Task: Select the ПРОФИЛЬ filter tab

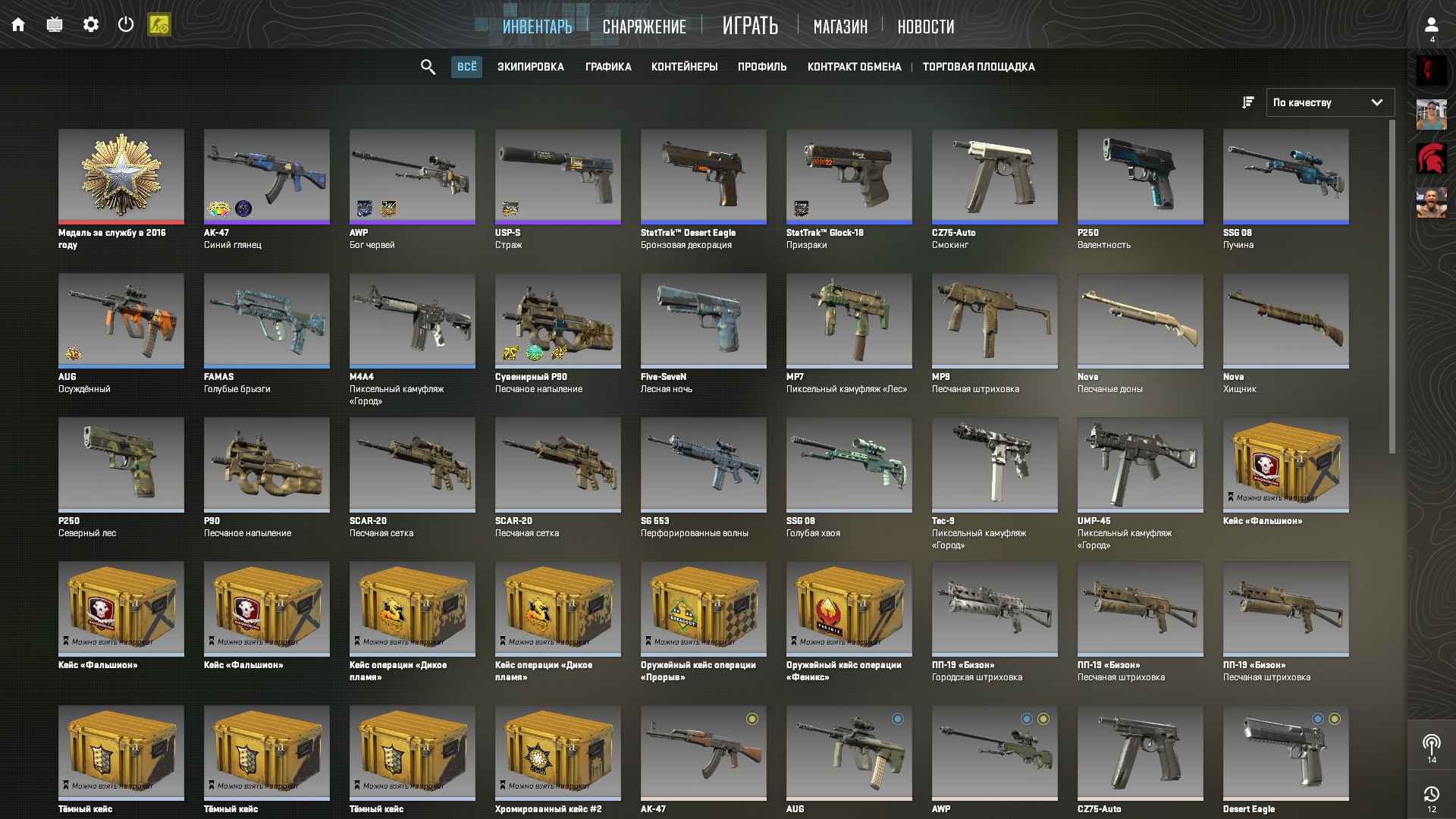Action: [761, 67]
